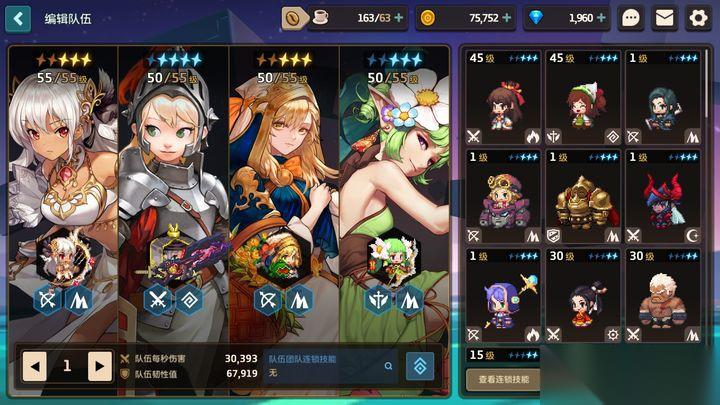Buy blue gems with the plus button

coord(603,17)
